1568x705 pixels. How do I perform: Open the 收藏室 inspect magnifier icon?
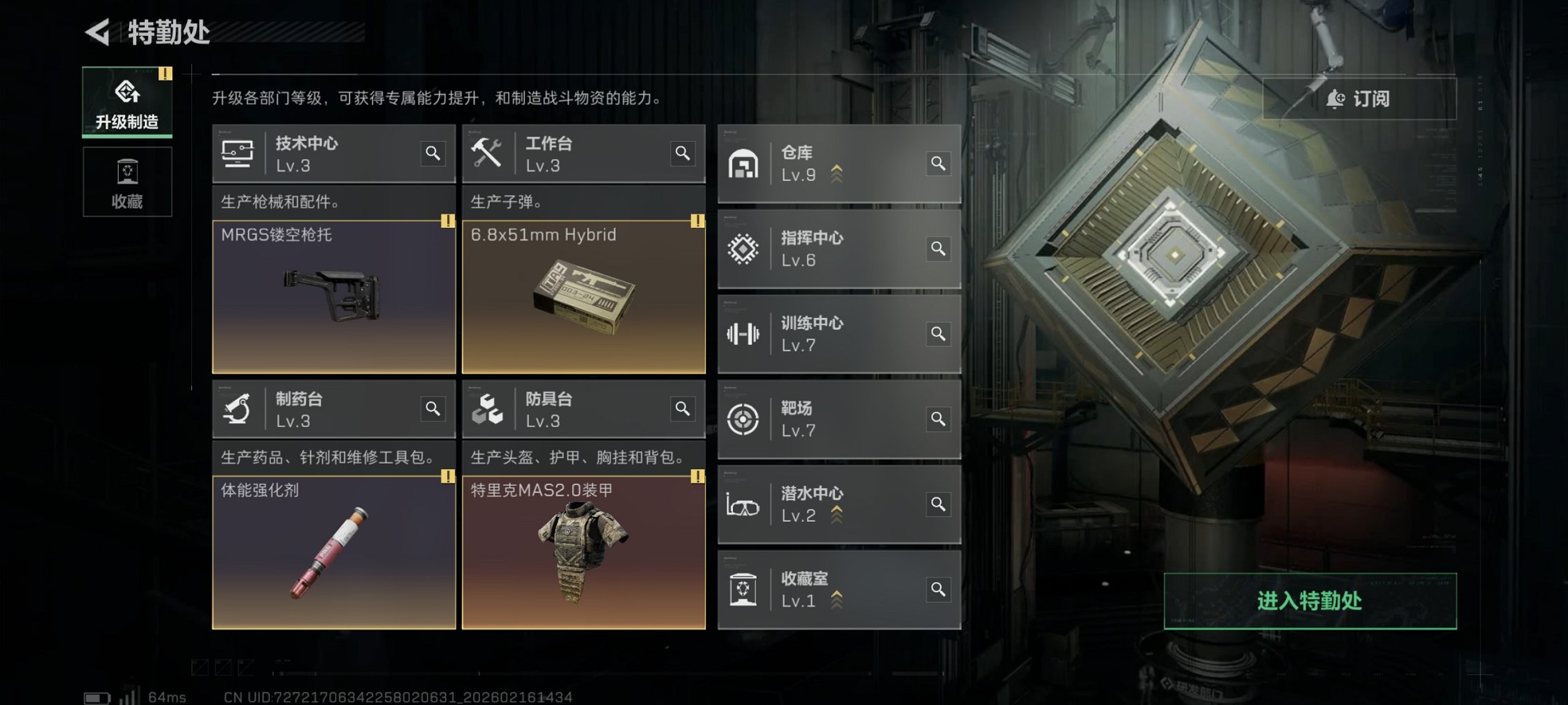(x=938, y=589)
